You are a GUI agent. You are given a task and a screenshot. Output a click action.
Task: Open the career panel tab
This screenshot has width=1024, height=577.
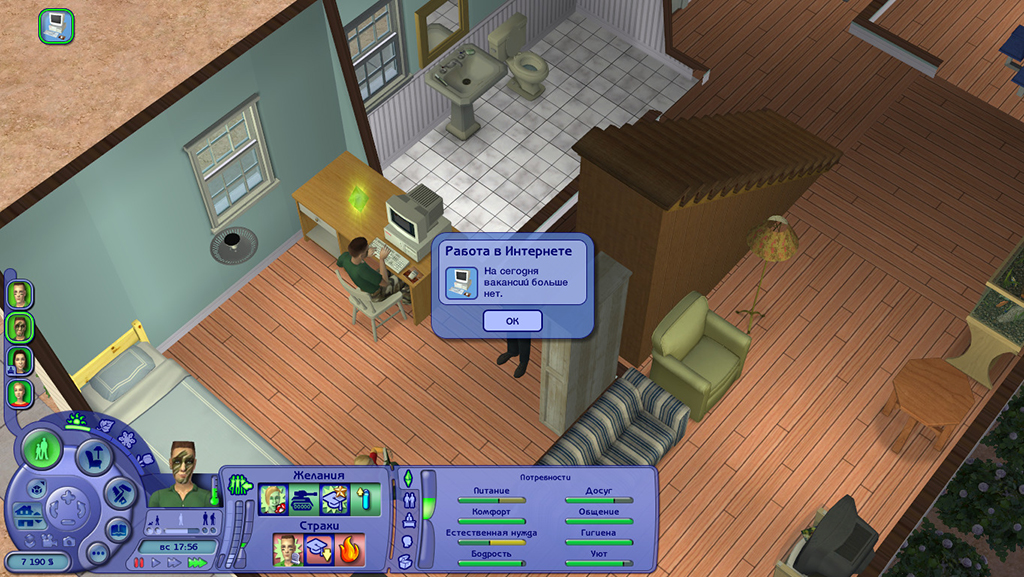click(407, 519)
